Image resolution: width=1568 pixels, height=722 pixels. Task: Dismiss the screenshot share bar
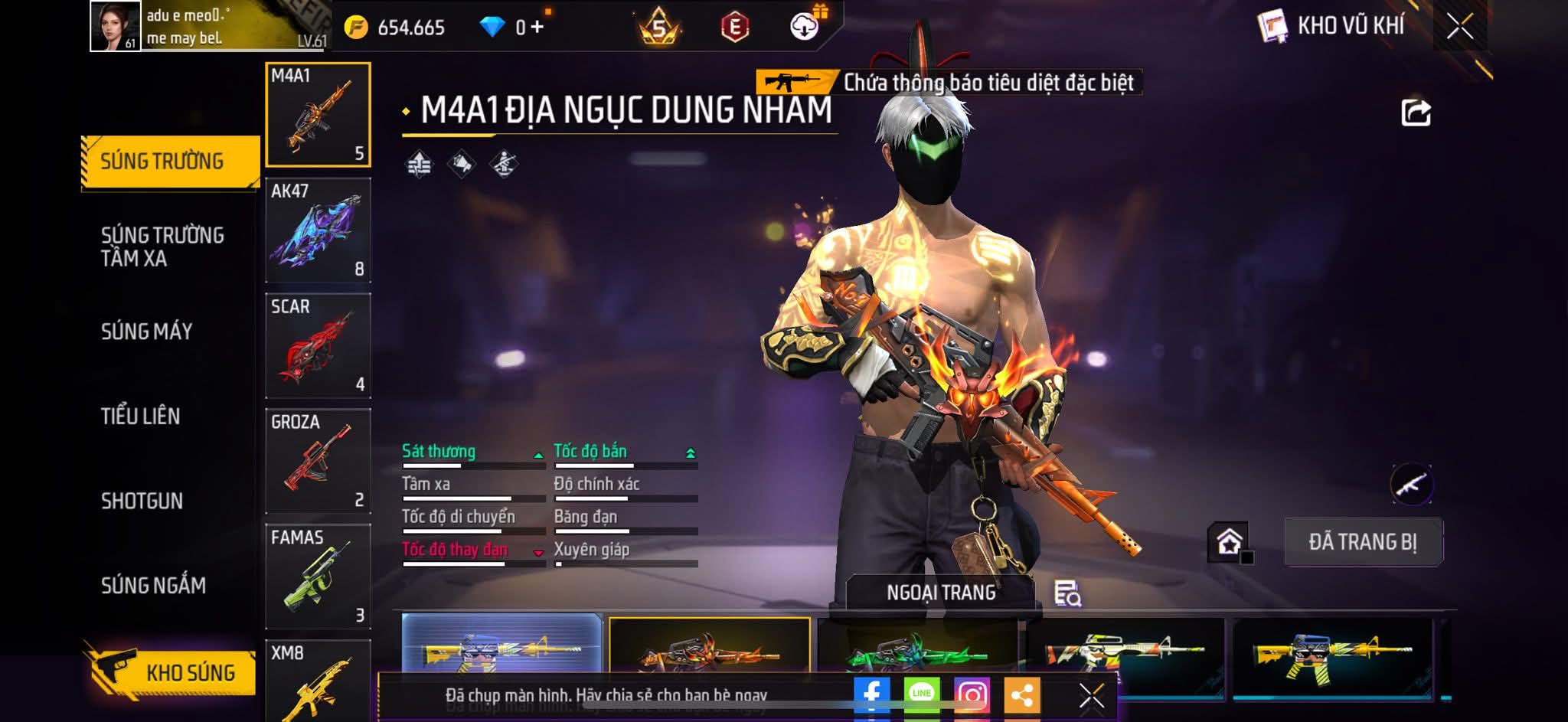(x=1091, y=695)
